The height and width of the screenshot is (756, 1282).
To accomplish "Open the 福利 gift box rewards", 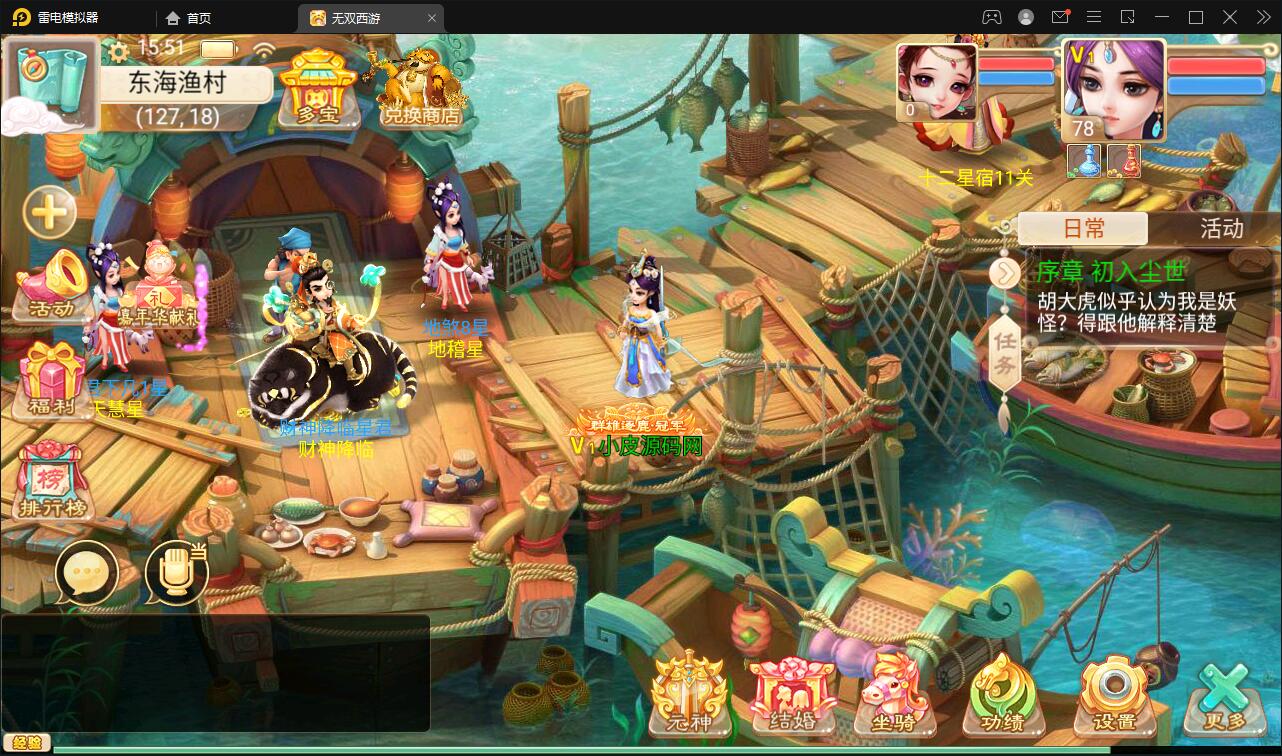I will (x=52, y=381).
